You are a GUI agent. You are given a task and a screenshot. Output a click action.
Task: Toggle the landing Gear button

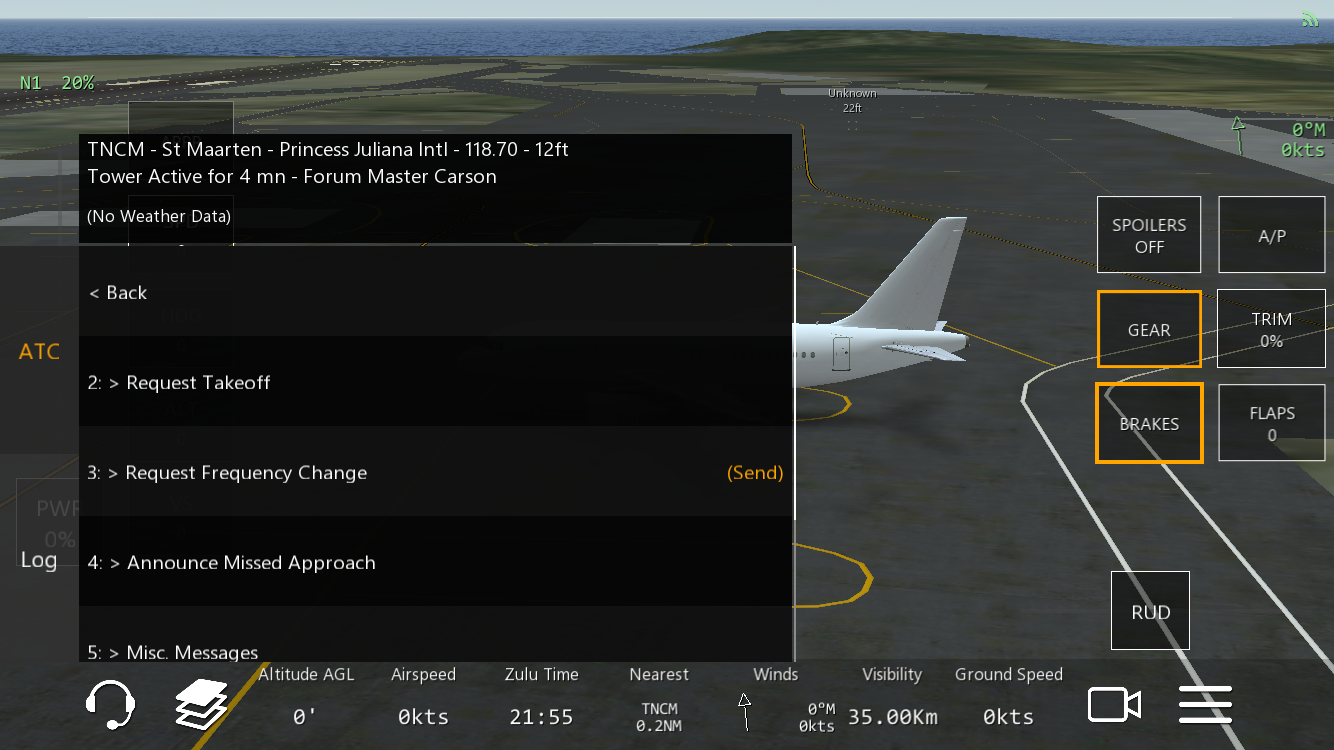tap(1149, 329)
